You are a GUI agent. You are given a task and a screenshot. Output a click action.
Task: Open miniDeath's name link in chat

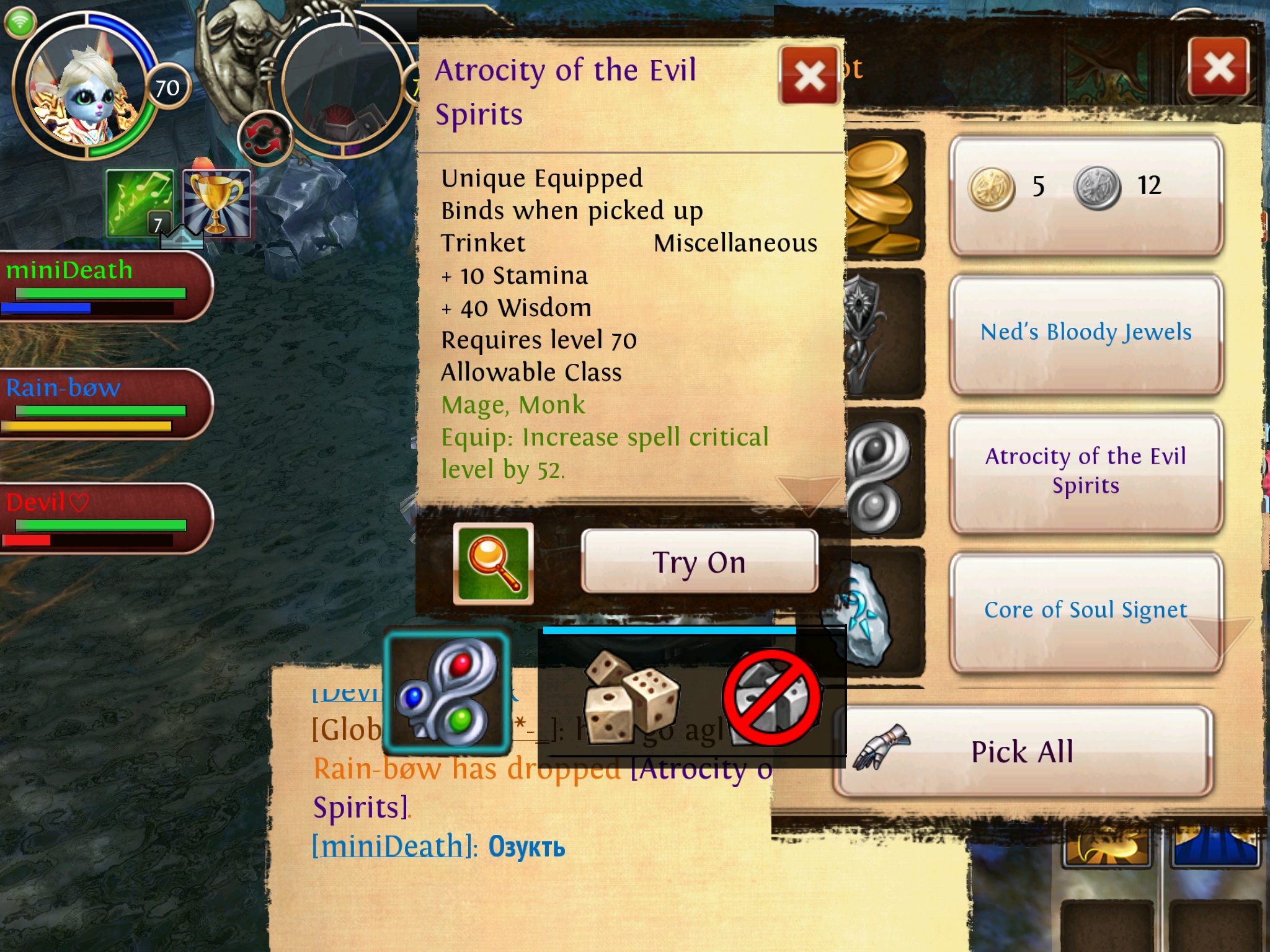(388, 846)
